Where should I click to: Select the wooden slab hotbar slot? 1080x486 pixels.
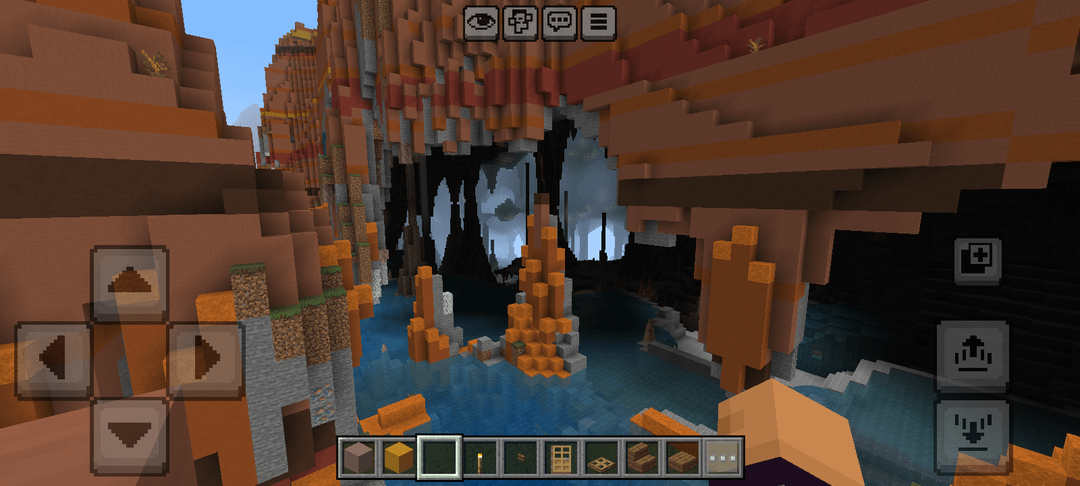(x=684, y=457)
